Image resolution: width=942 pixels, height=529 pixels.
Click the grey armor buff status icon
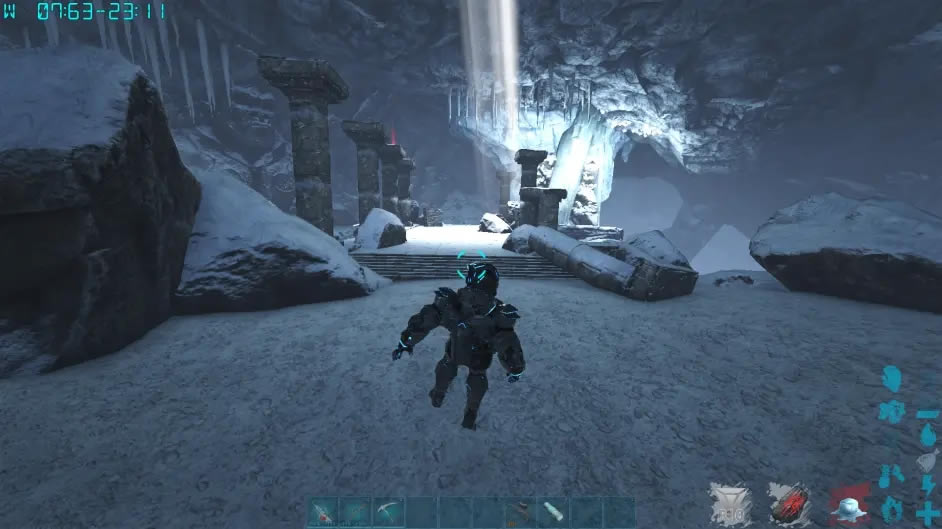(729, 503)
